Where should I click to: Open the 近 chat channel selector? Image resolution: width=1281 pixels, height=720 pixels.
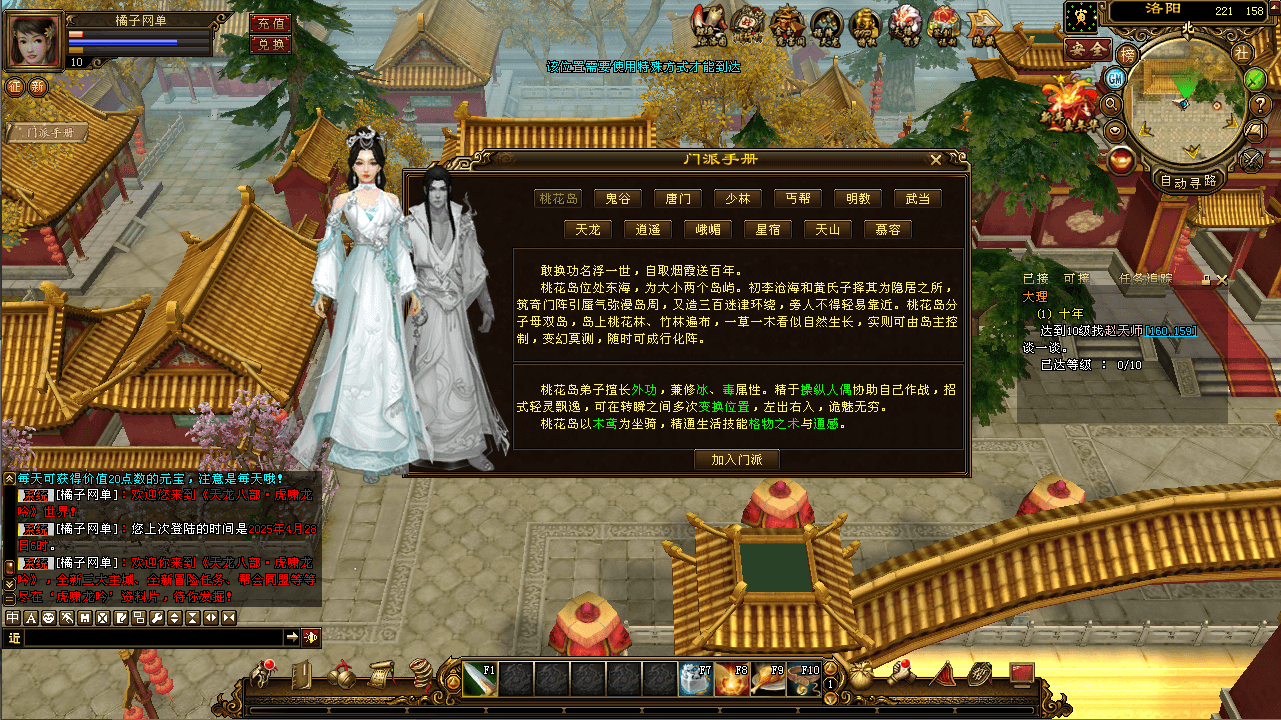point(13,638)
